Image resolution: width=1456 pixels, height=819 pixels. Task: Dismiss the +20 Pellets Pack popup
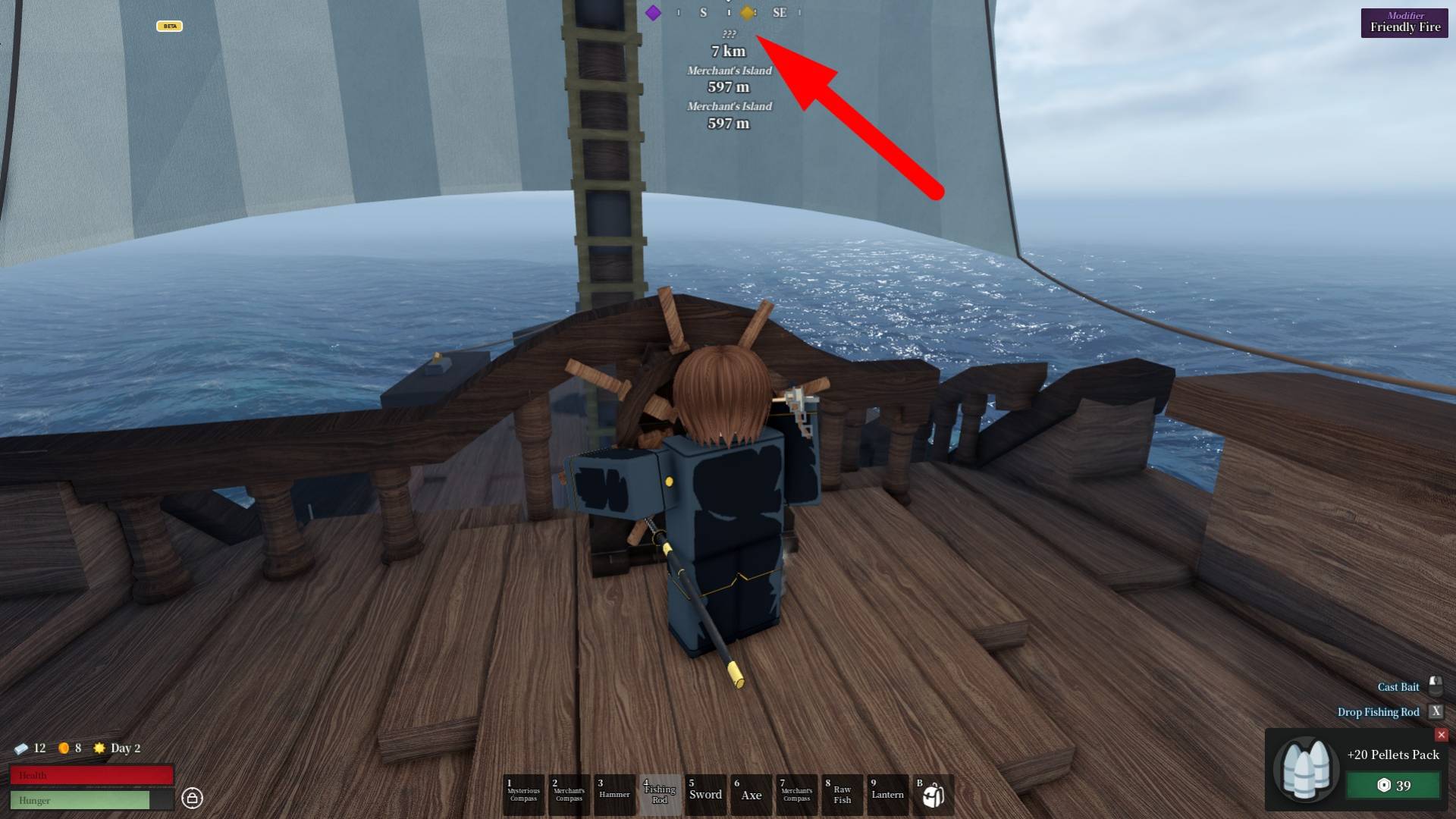[1440, 735]
